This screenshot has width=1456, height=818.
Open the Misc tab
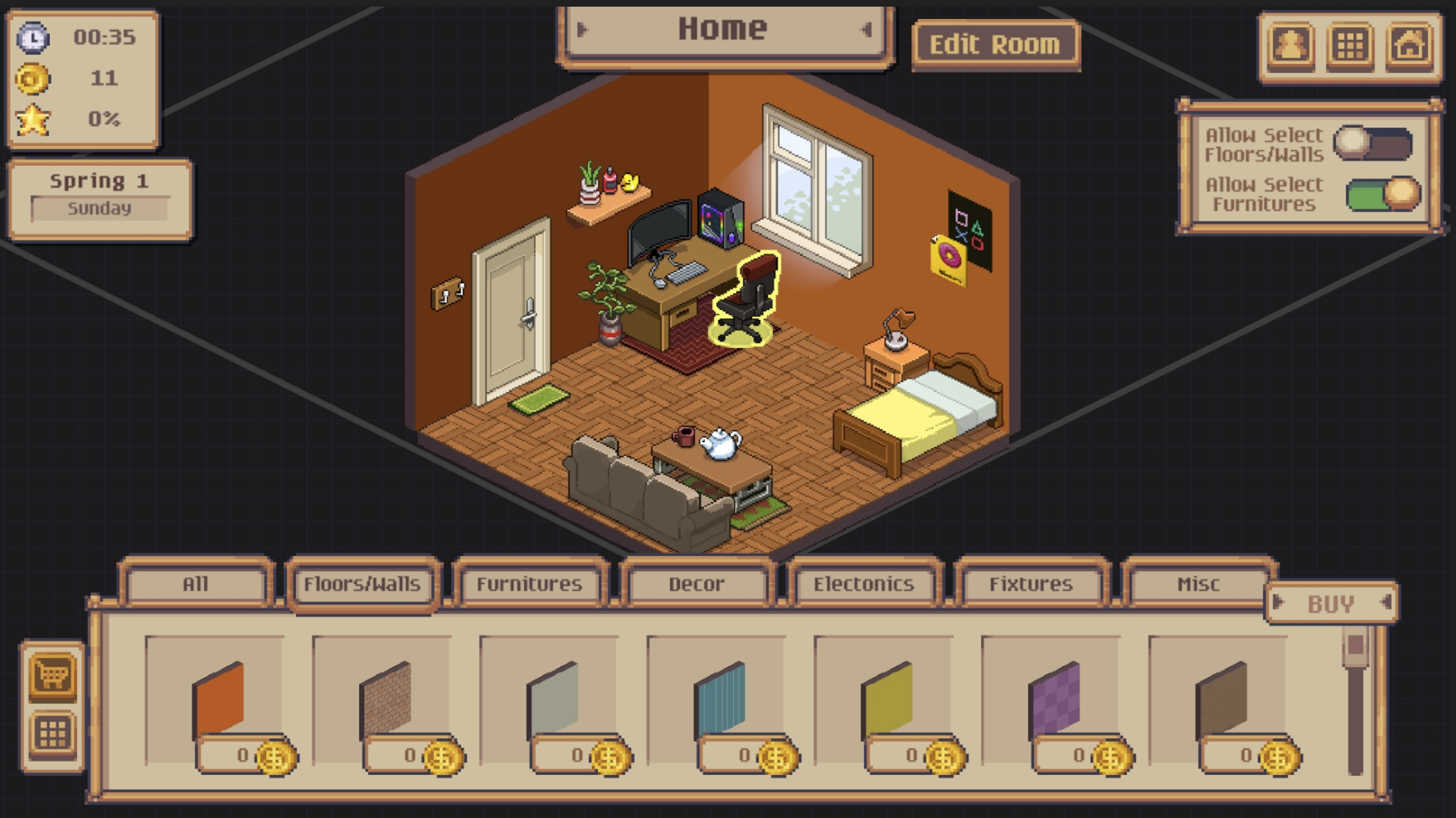point(1197,584)
